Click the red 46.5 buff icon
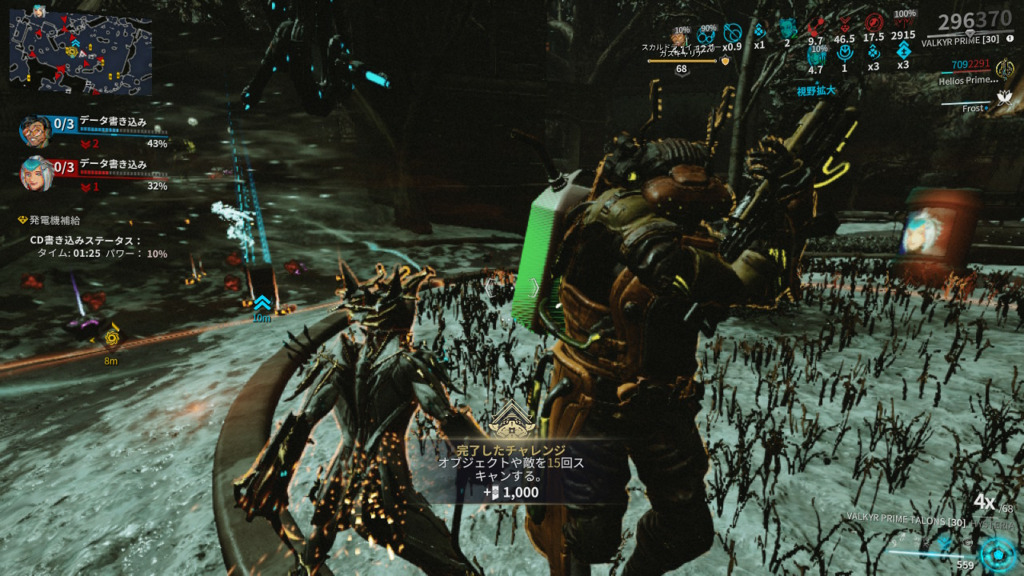This screenshot has height=576, width=1024. click(x=845, y=25)
